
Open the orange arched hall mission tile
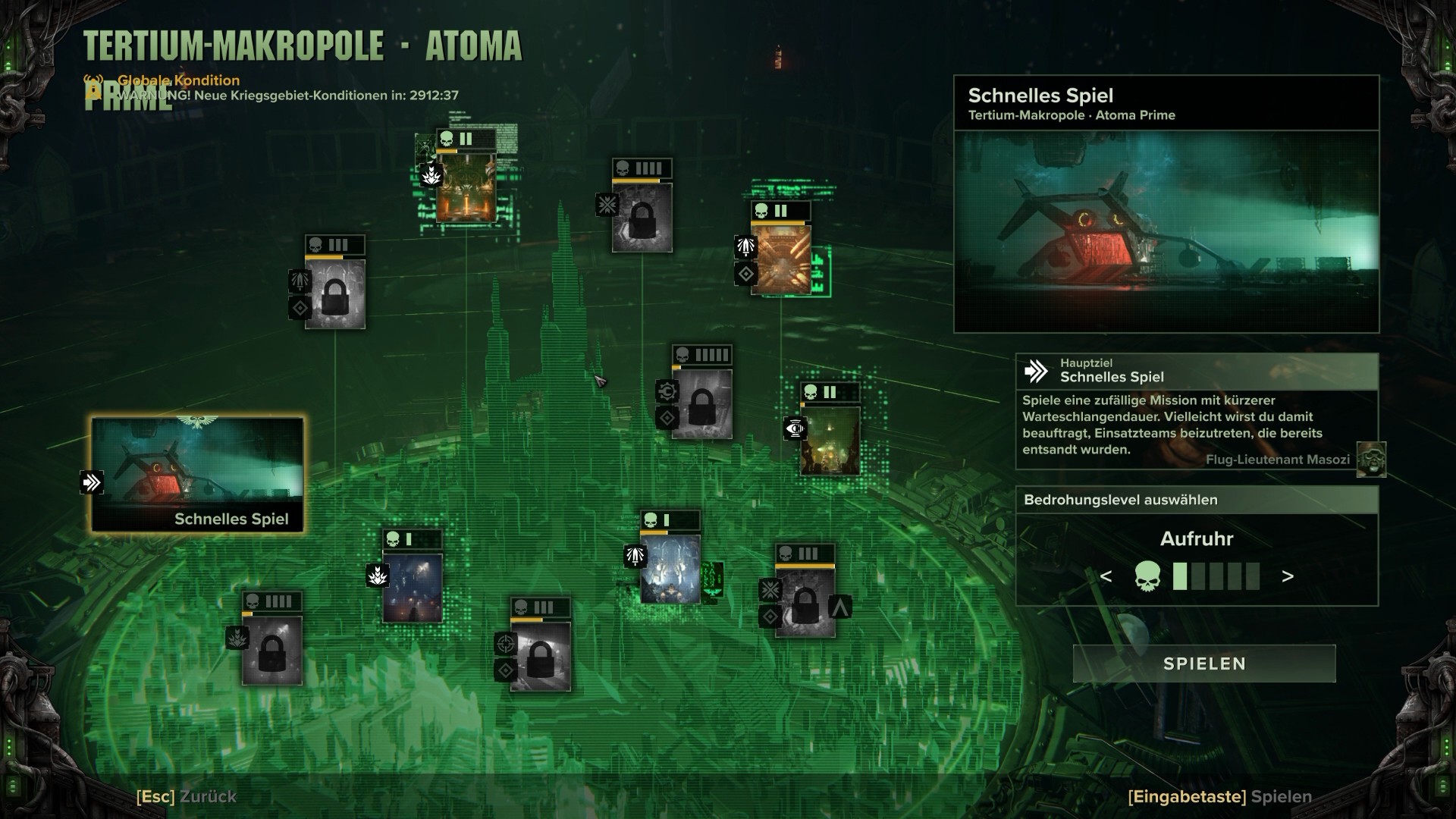pyautogui.click(x=466, y=187)
